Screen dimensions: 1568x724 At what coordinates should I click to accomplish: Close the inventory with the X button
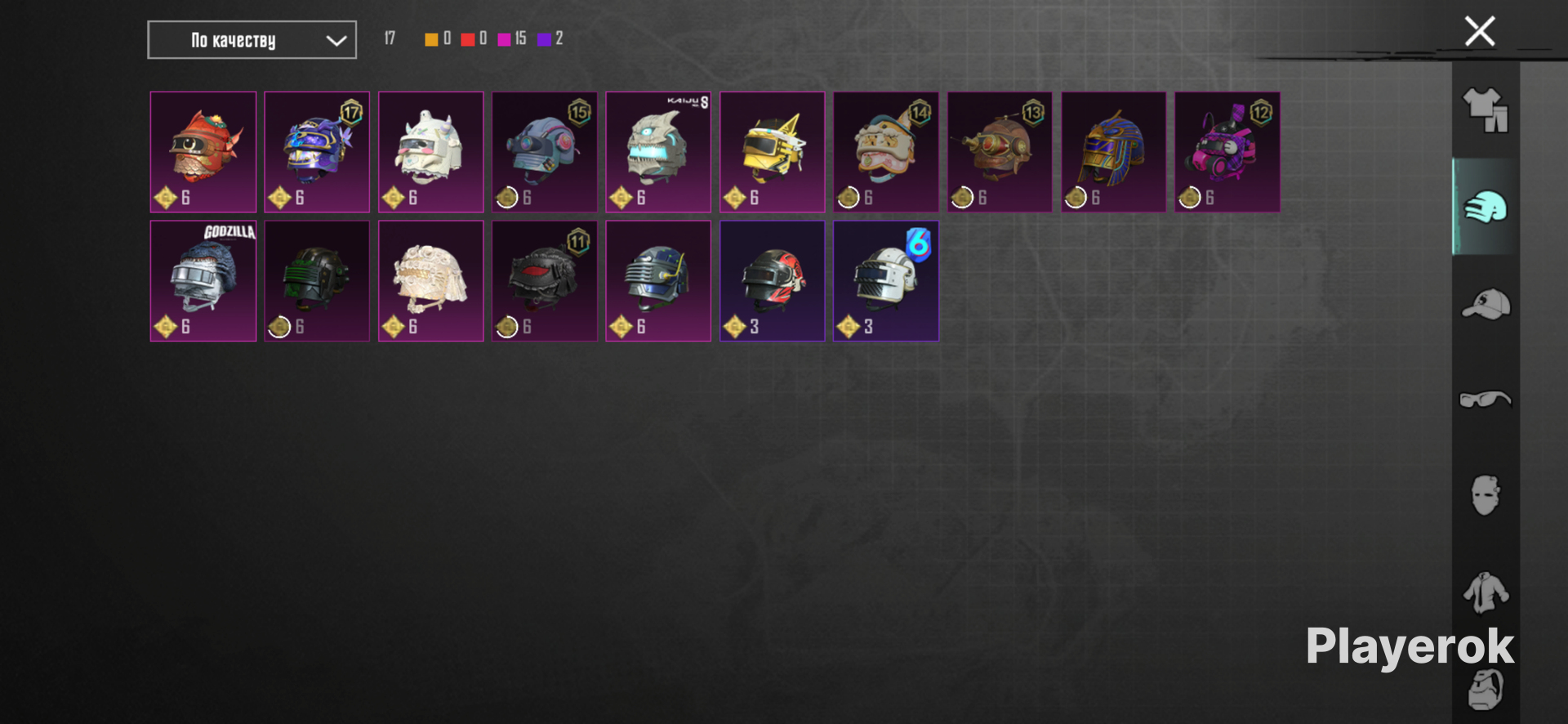[1479, 32]
